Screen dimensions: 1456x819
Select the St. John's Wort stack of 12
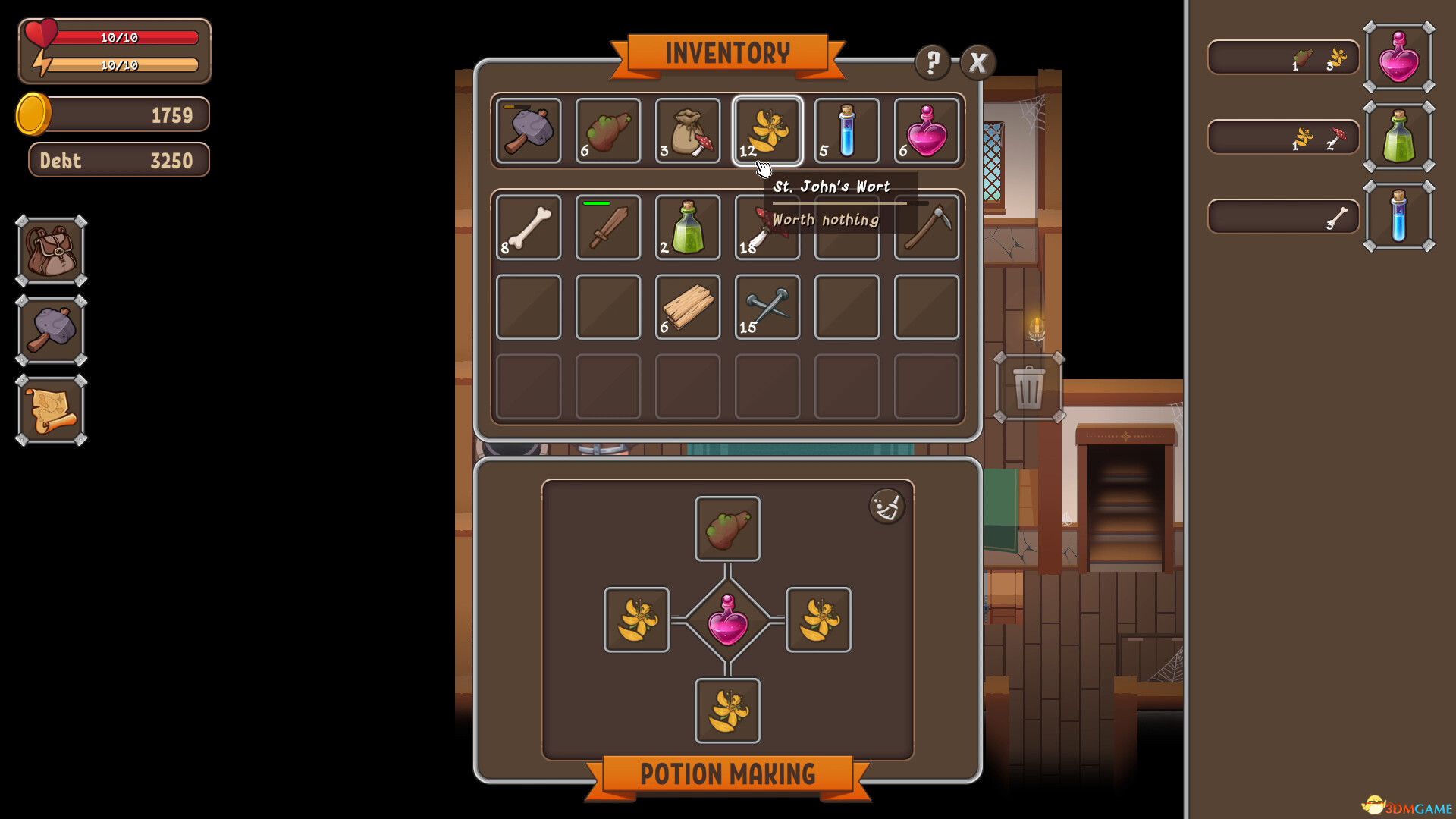point(767,130)
